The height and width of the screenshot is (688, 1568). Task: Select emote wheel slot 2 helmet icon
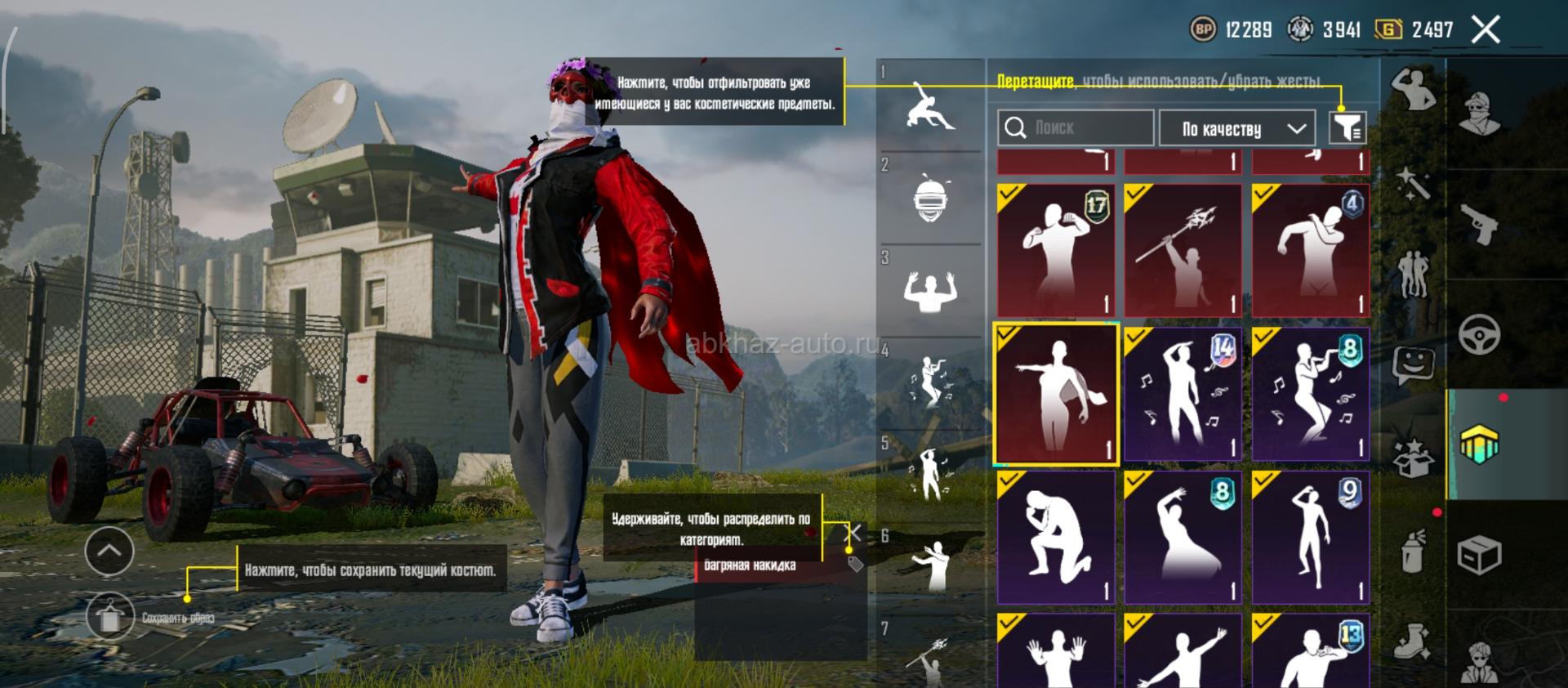929,199
